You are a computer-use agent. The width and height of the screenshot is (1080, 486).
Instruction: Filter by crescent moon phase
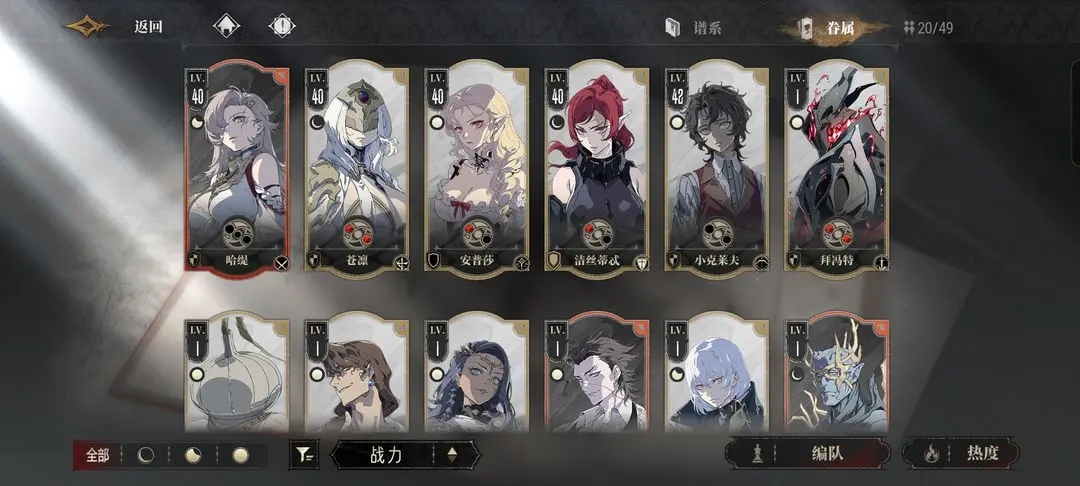(x=147, y=455)
